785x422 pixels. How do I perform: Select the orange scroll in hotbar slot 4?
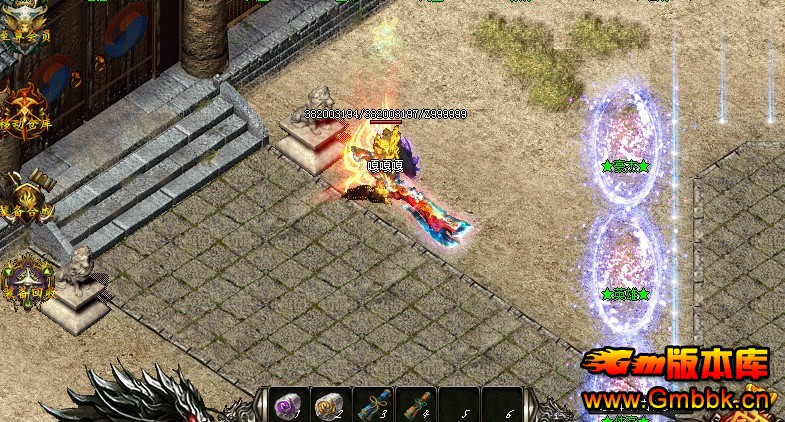(415, 405)
